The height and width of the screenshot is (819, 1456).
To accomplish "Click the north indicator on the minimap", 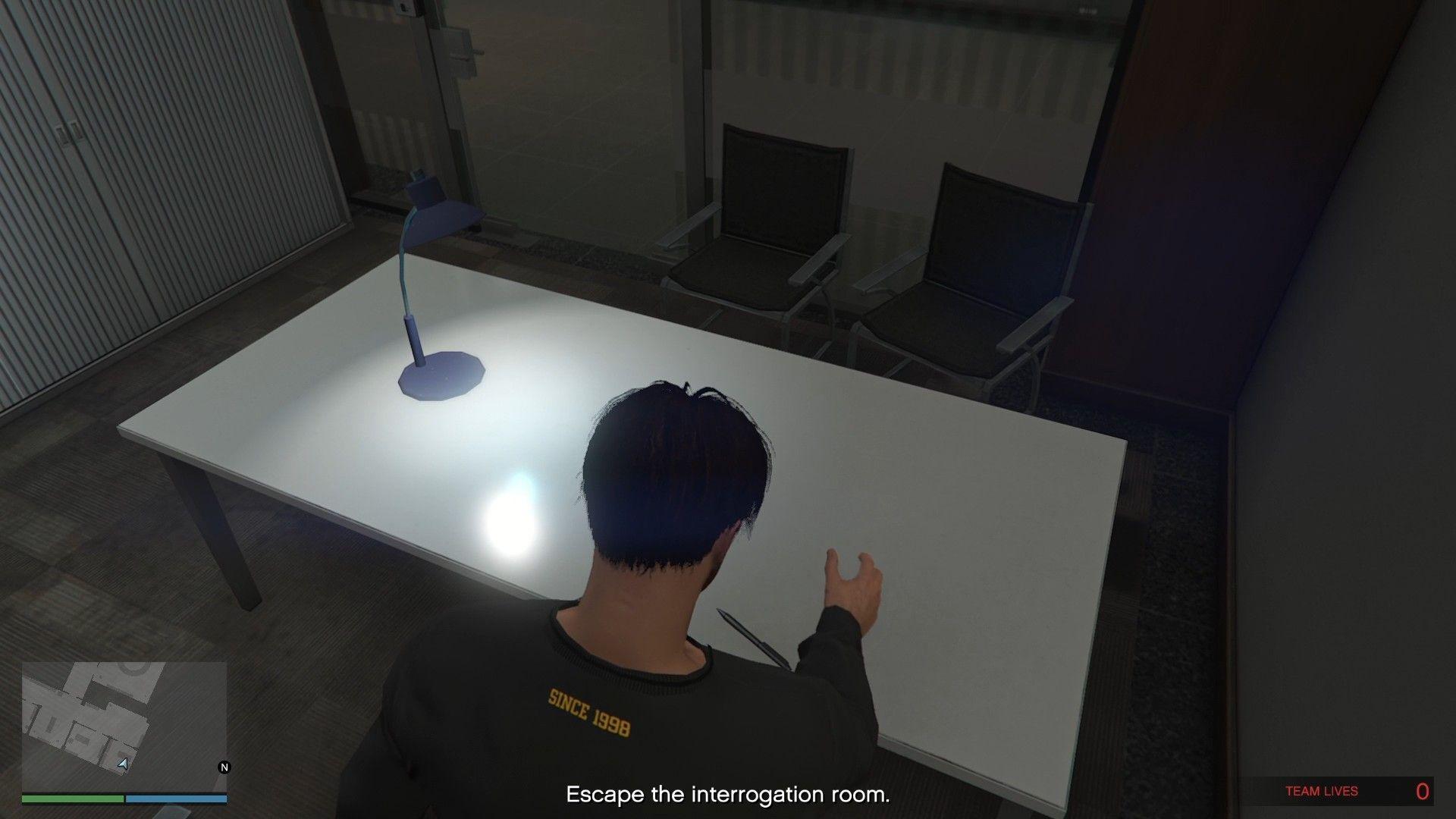I will (224, 767).
